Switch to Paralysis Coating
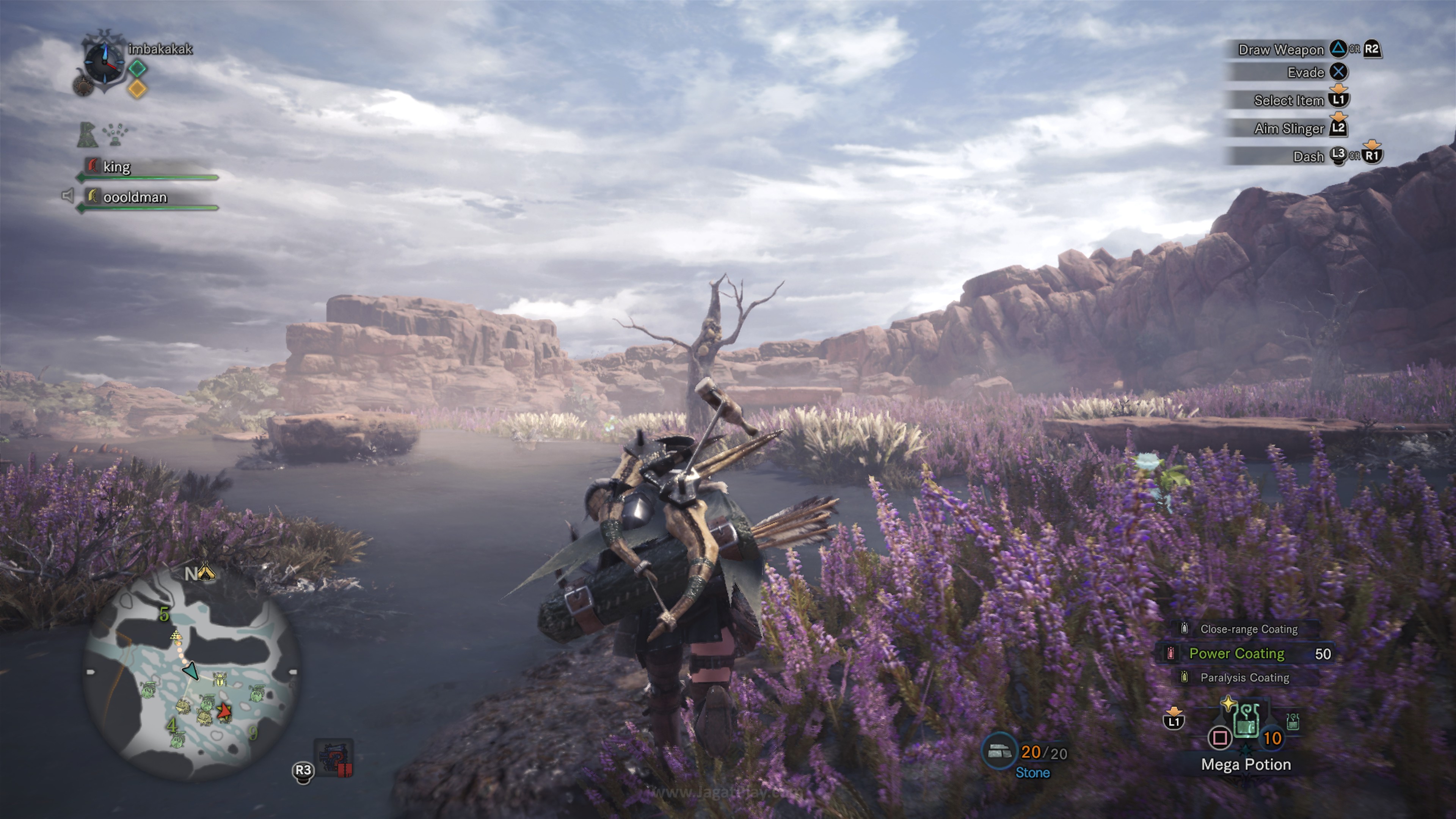 [x=1244, y=677]
